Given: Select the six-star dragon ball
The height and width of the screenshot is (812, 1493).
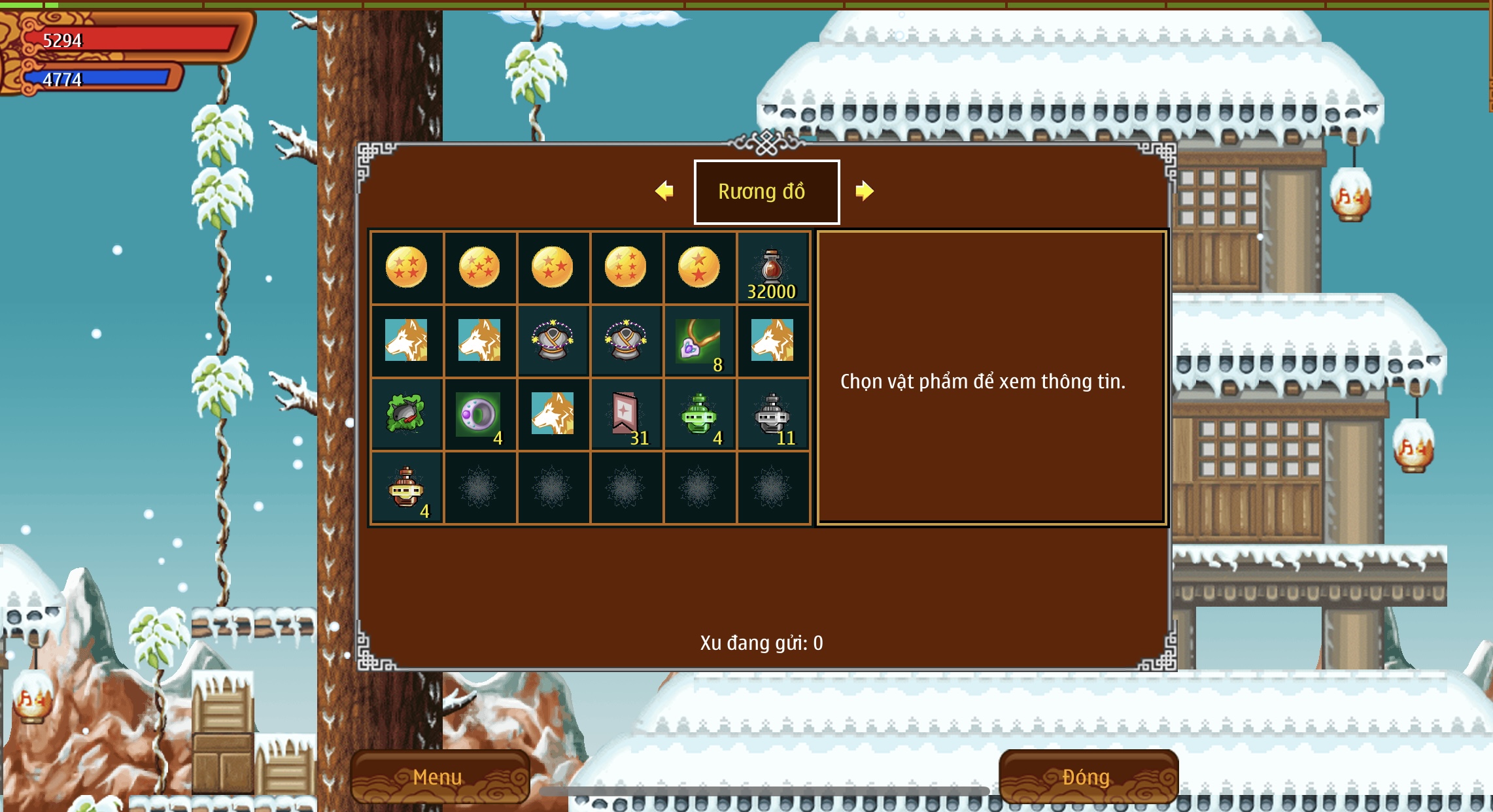Looking at the screenshot, I should point(626,267).
